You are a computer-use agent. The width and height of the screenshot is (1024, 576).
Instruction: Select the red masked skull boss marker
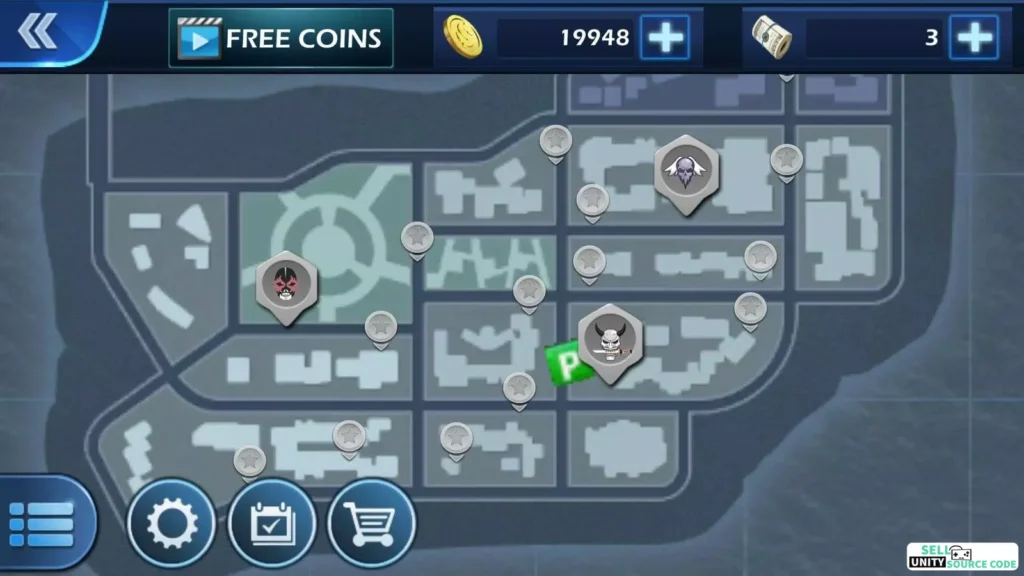pos(287,284)
